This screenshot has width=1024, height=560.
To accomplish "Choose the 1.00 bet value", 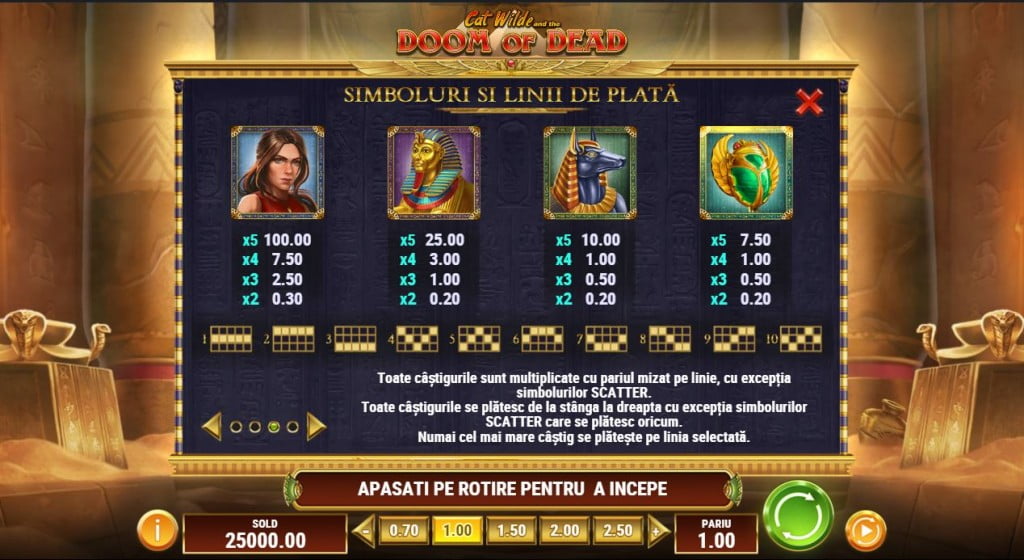I will pos(457,530).
